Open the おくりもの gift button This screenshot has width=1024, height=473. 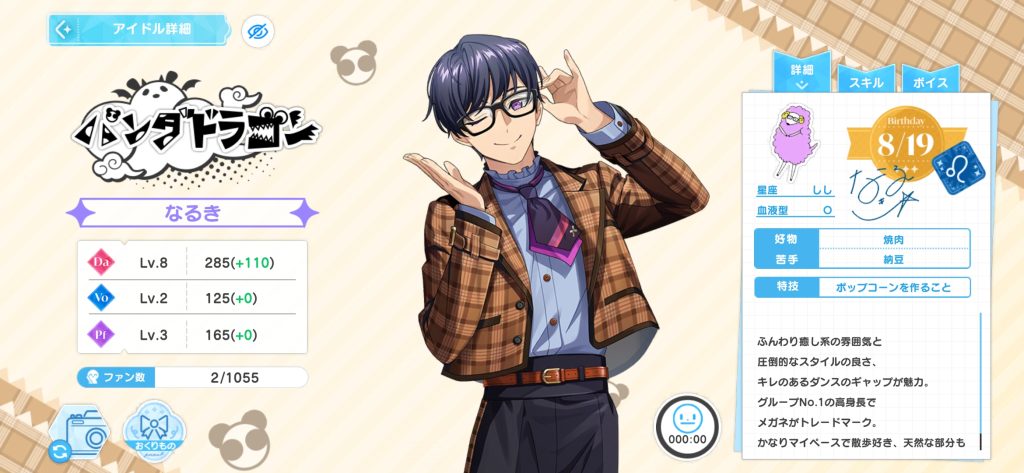click(x=157, y=433)
